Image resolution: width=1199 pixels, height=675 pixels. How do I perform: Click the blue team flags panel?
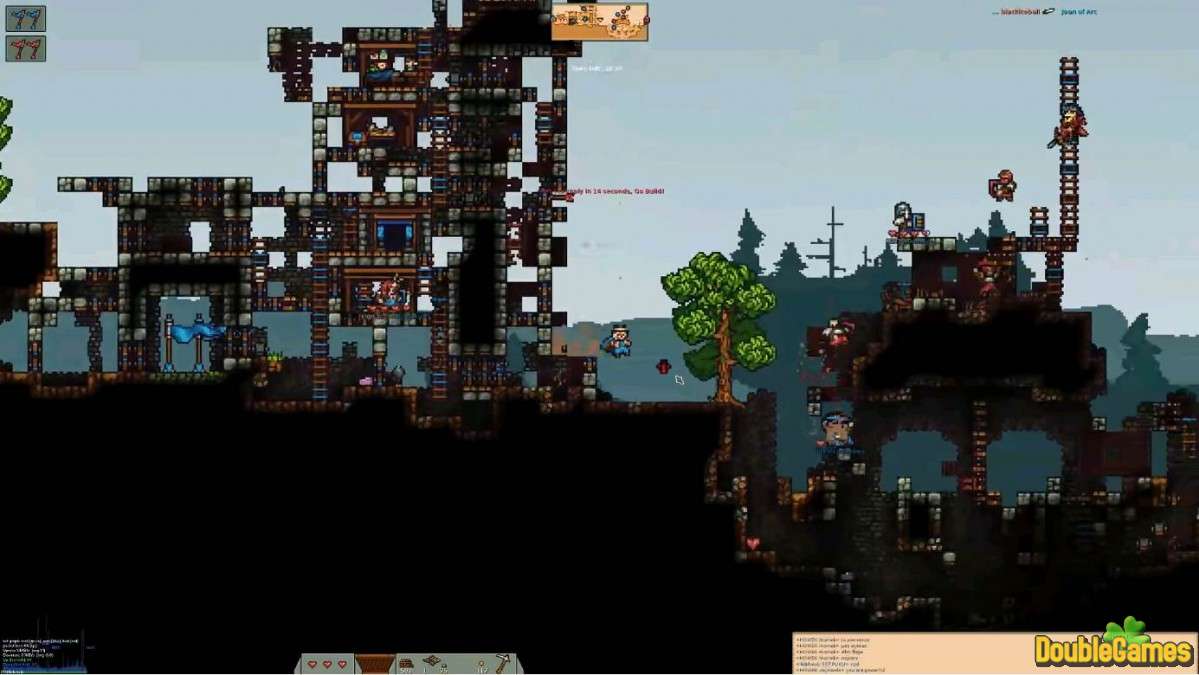[x=25, y=18]
